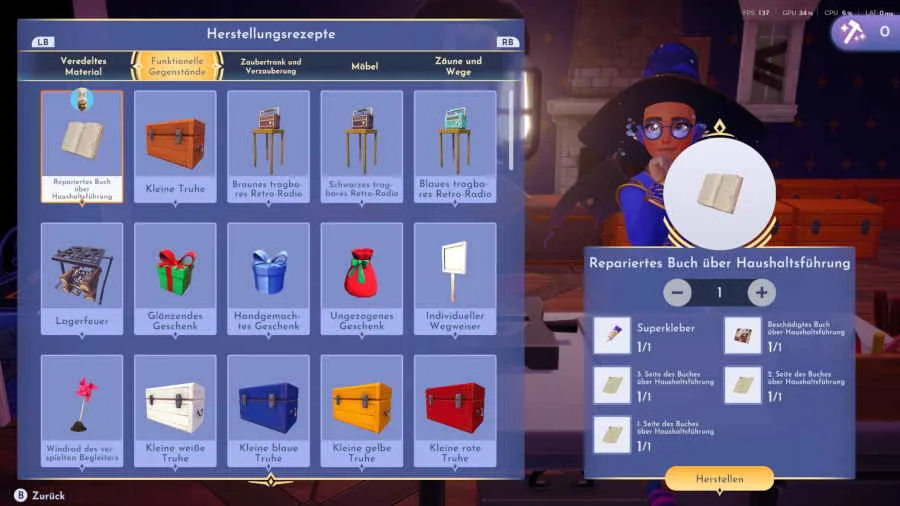Pick the Blaues tragbares Retro-Radio recipe
Image resolution: width=900 pixels, height=506 pixels.
[455, 146]
